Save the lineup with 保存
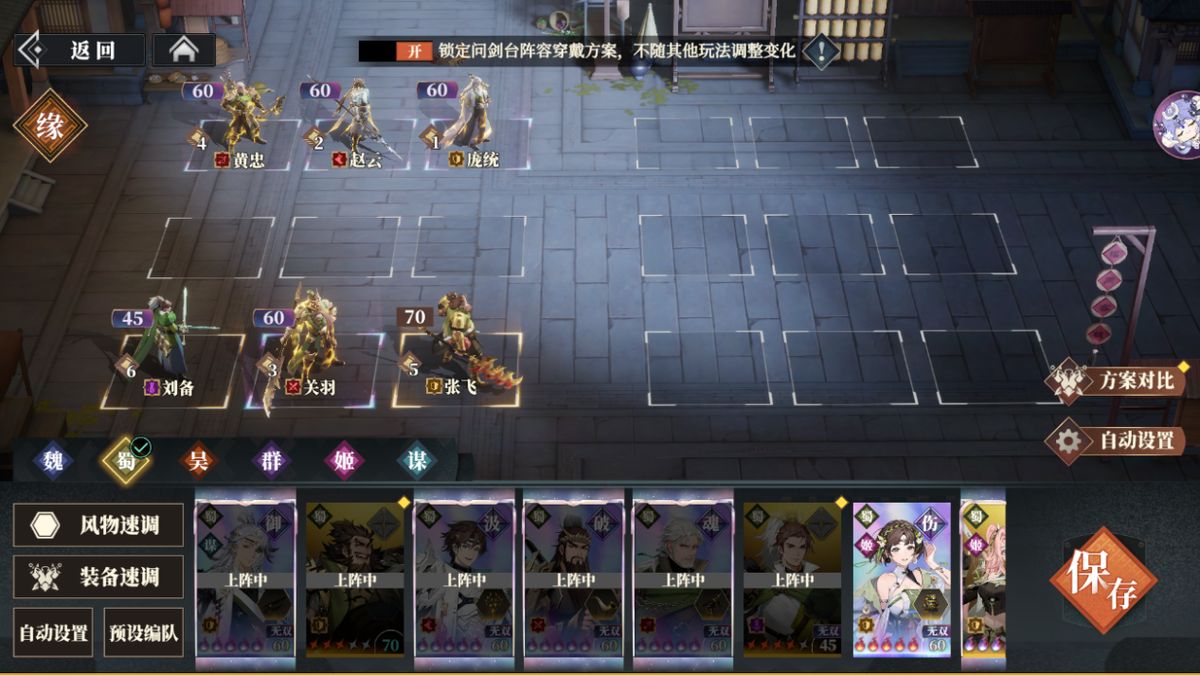The width and height of the screenshot is (1200, 675). [1102, 580]
